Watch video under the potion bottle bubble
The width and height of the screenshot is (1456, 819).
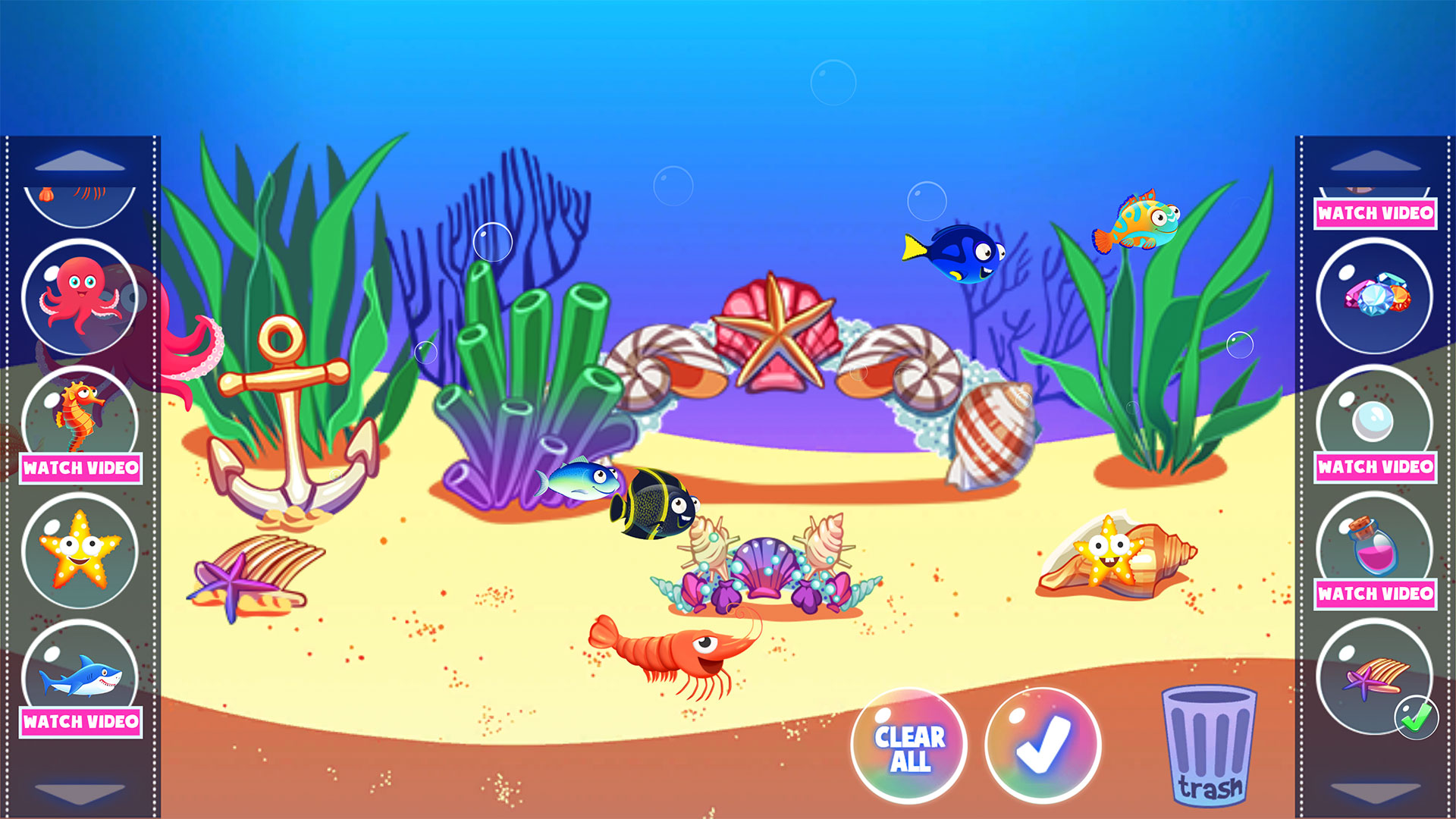click(x=1375, y=594)
